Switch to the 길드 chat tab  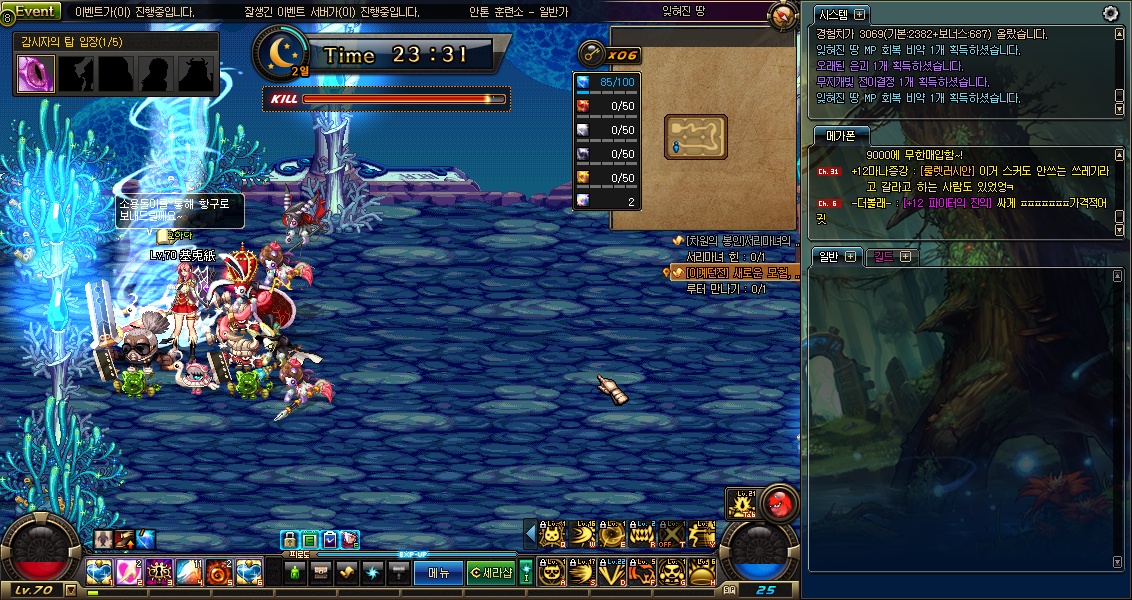[x=884, y=256]
